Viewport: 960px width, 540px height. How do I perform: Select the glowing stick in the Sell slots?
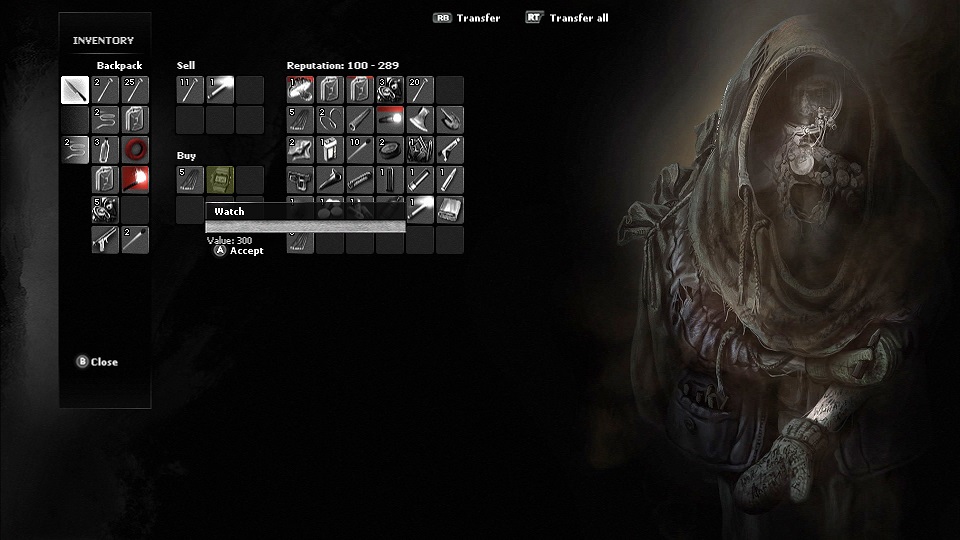220,90
